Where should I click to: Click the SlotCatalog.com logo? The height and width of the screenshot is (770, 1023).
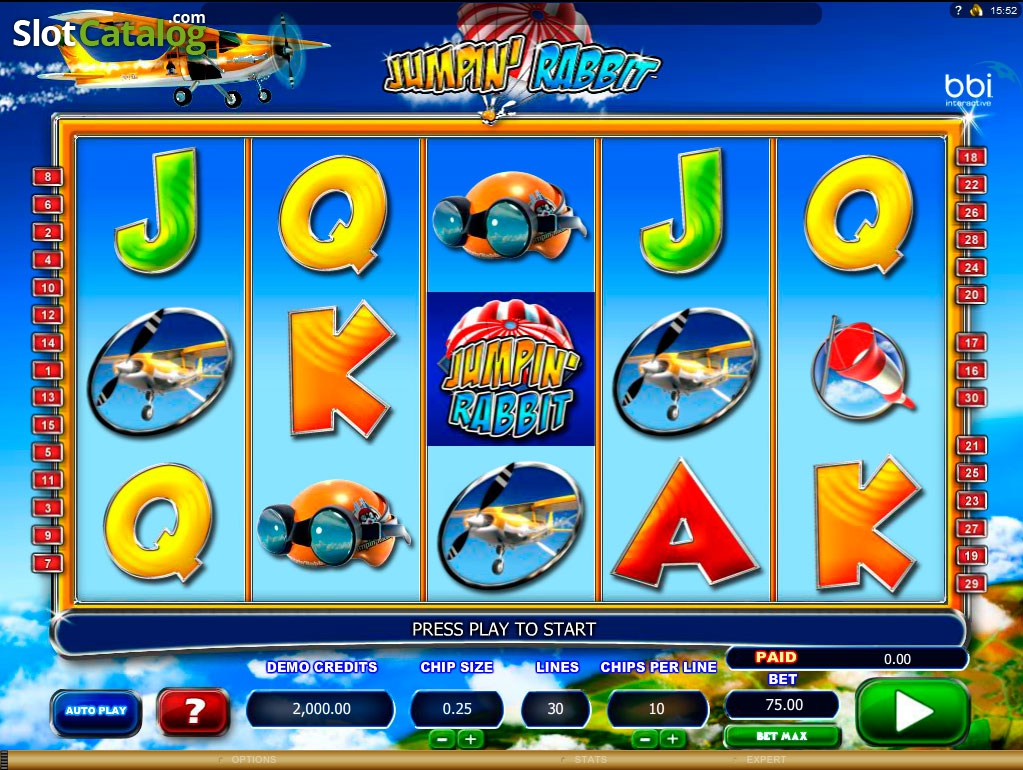click(109, 34)
